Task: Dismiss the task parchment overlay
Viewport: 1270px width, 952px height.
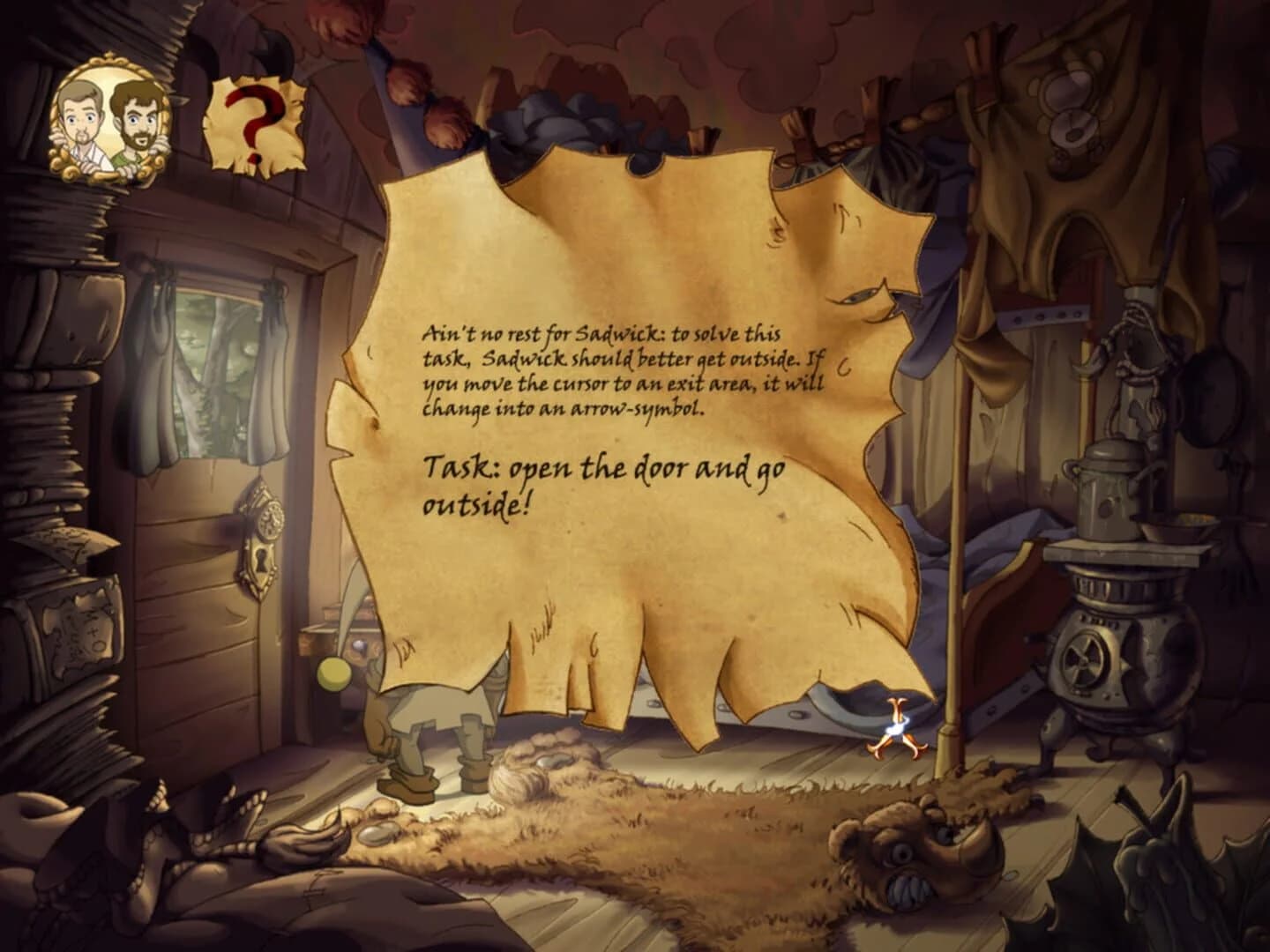Action: tap(617, 423)
